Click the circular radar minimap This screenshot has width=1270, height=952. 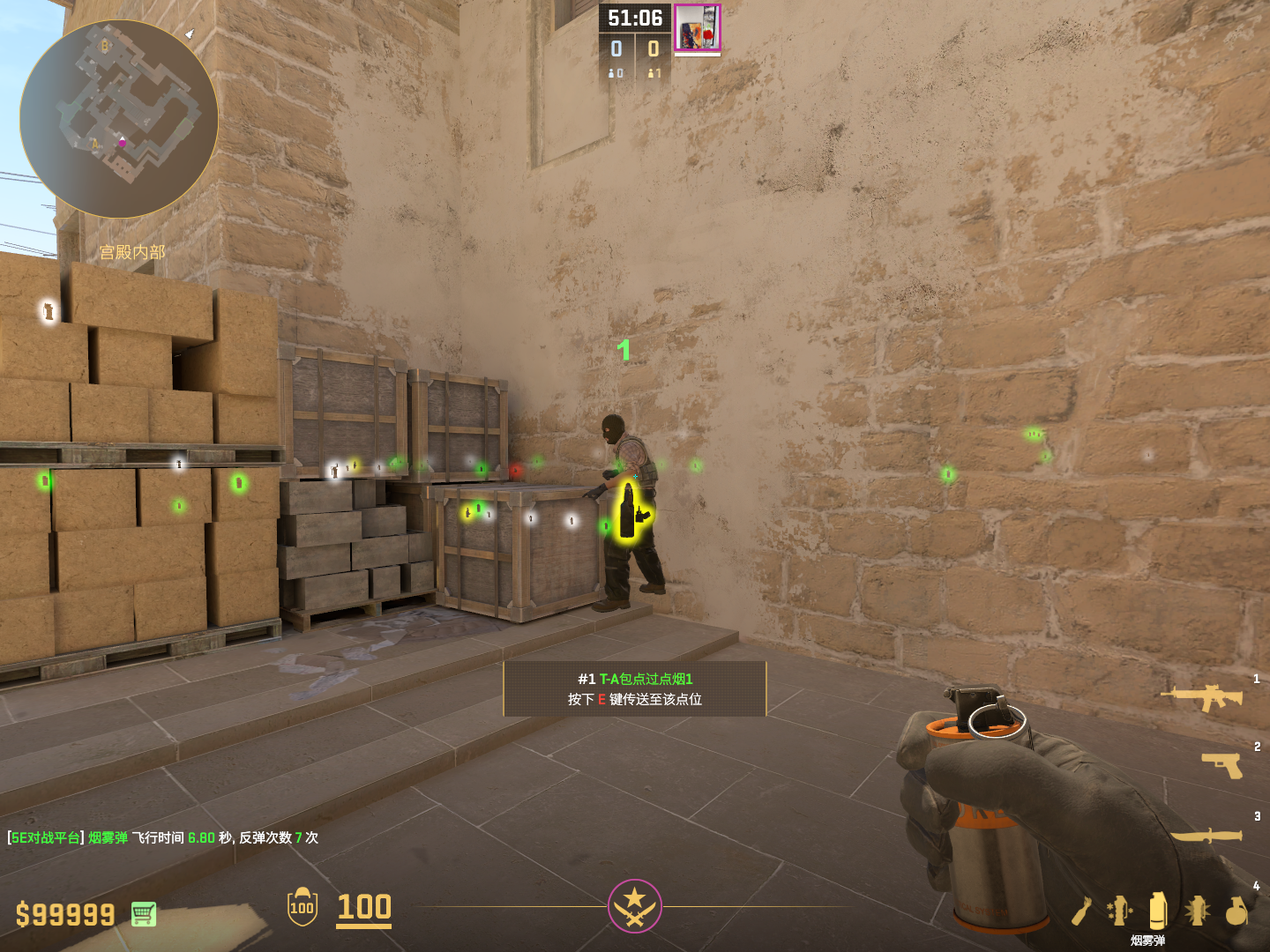[119, 119]
